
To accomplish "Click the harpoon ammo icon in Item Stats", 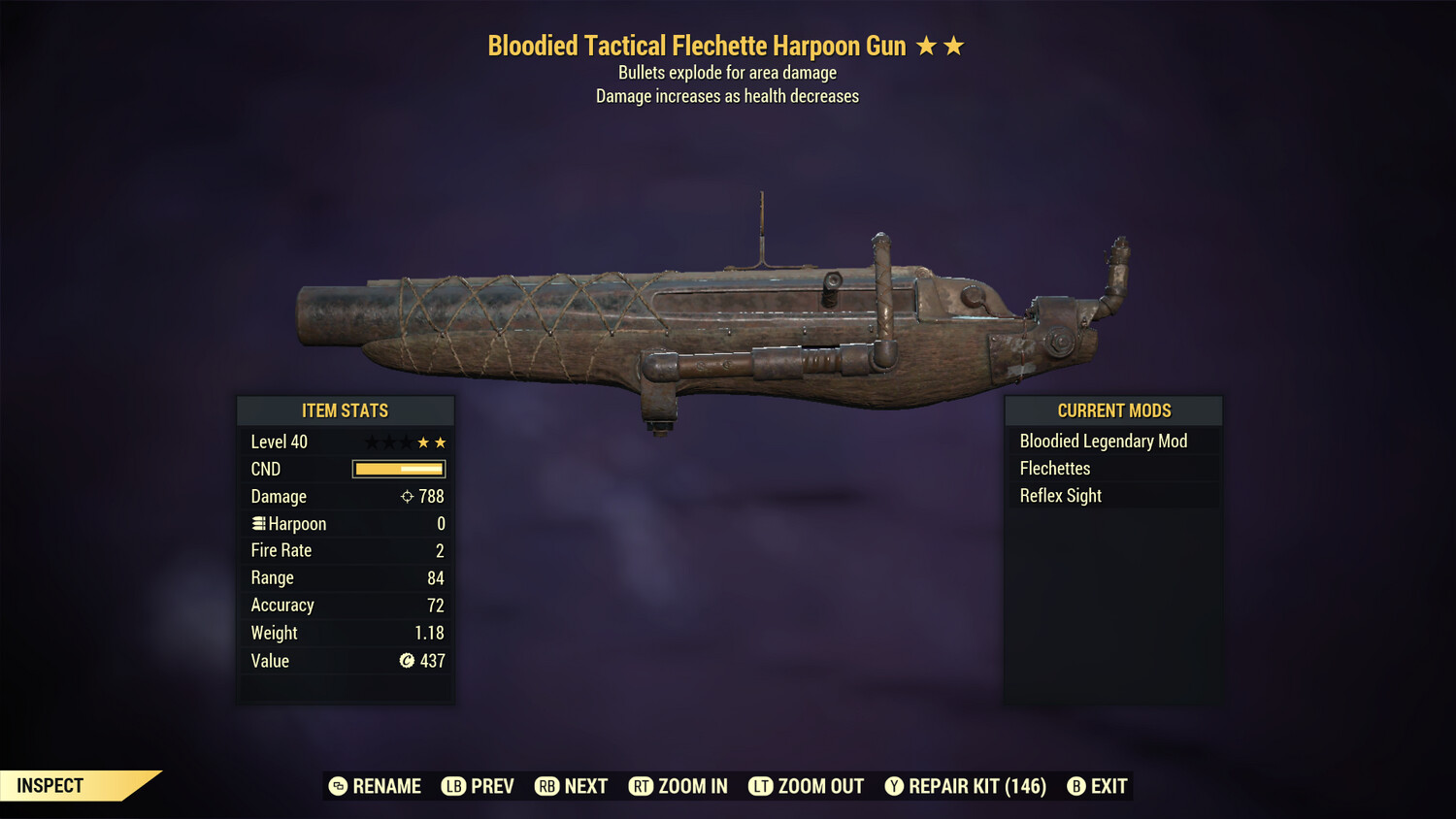I will pos(257,523).
